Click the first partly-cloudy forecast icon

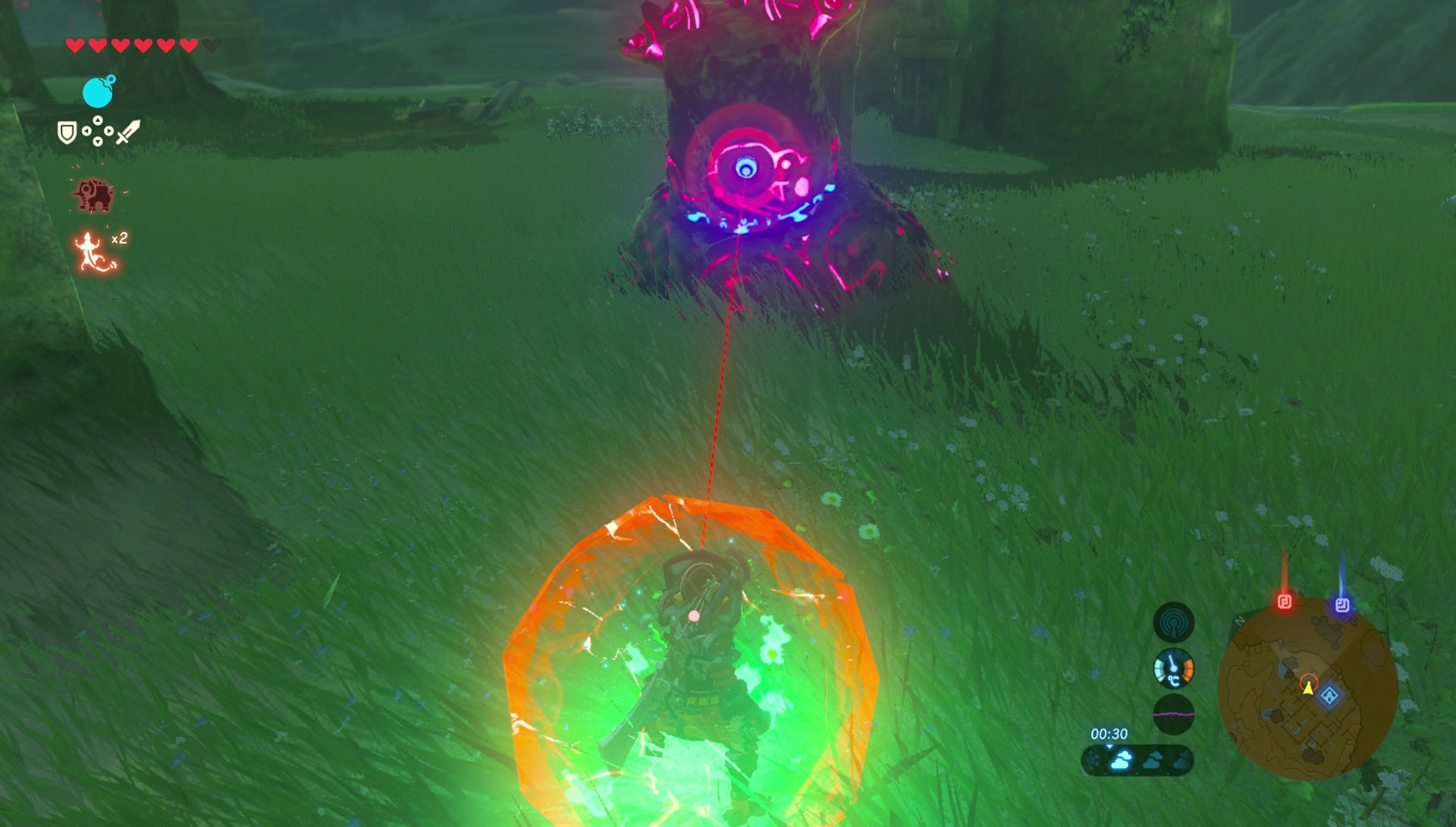[1153, 761]
